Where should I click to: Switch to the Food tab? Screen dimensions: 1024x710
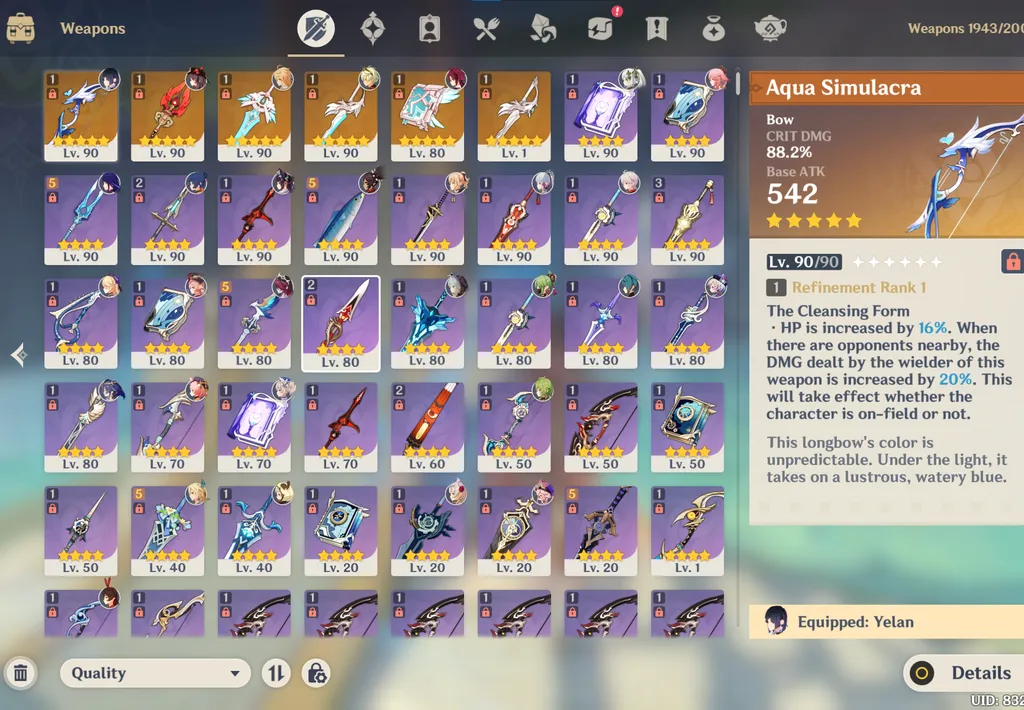point(486,29)
